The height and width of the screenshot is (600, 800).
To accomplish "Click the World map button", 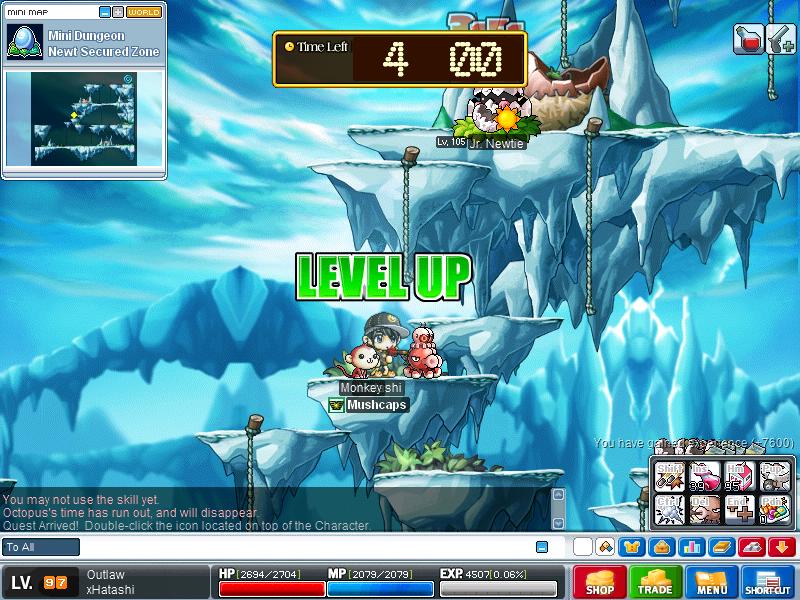I will click(x=144, y=12).
